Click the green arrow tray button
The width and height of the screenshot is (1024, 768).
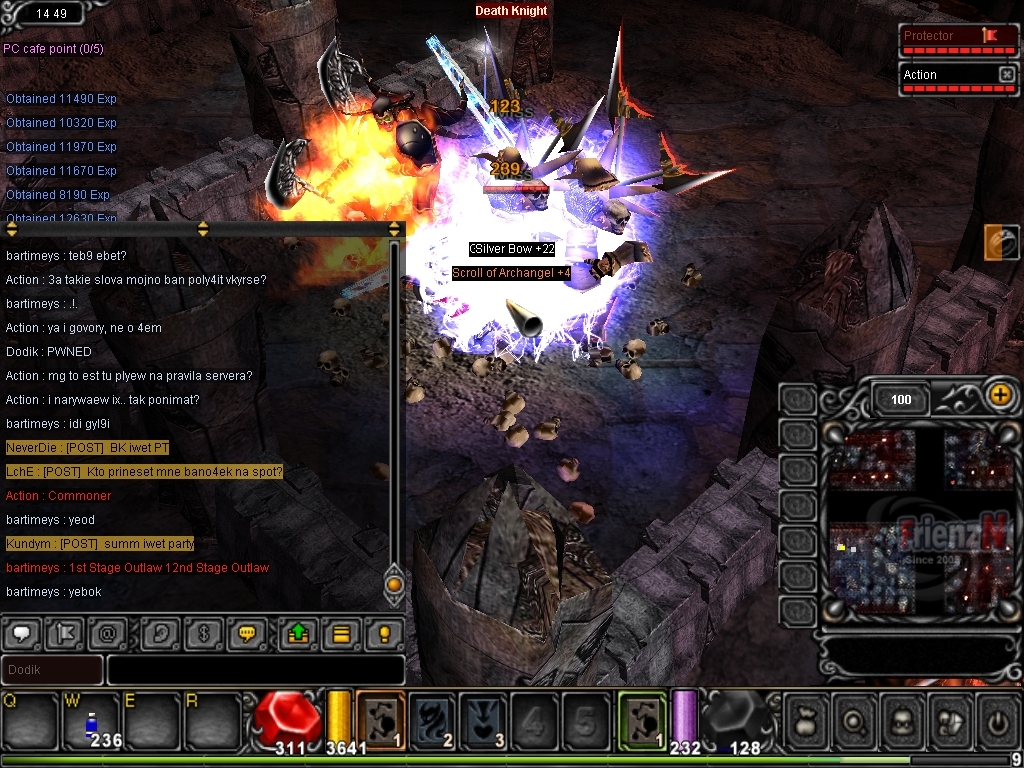coord(298,633)
